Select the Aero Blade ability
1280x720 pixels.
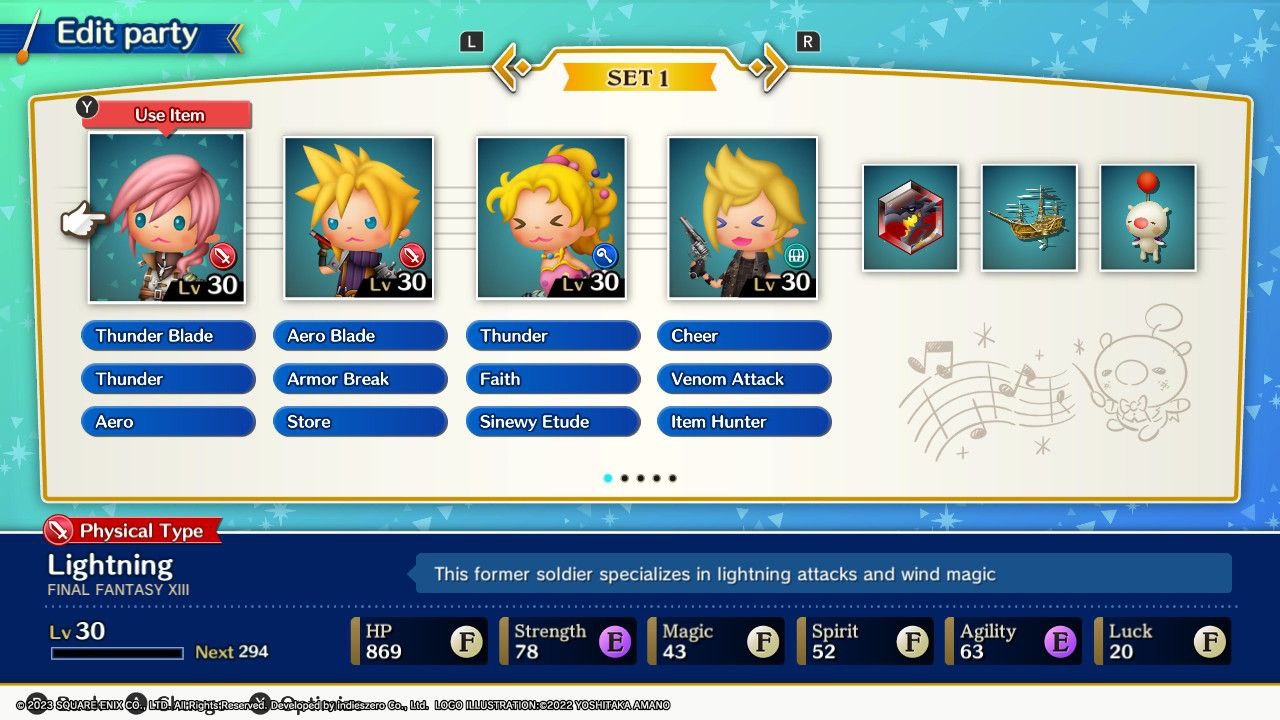point(360,336)
